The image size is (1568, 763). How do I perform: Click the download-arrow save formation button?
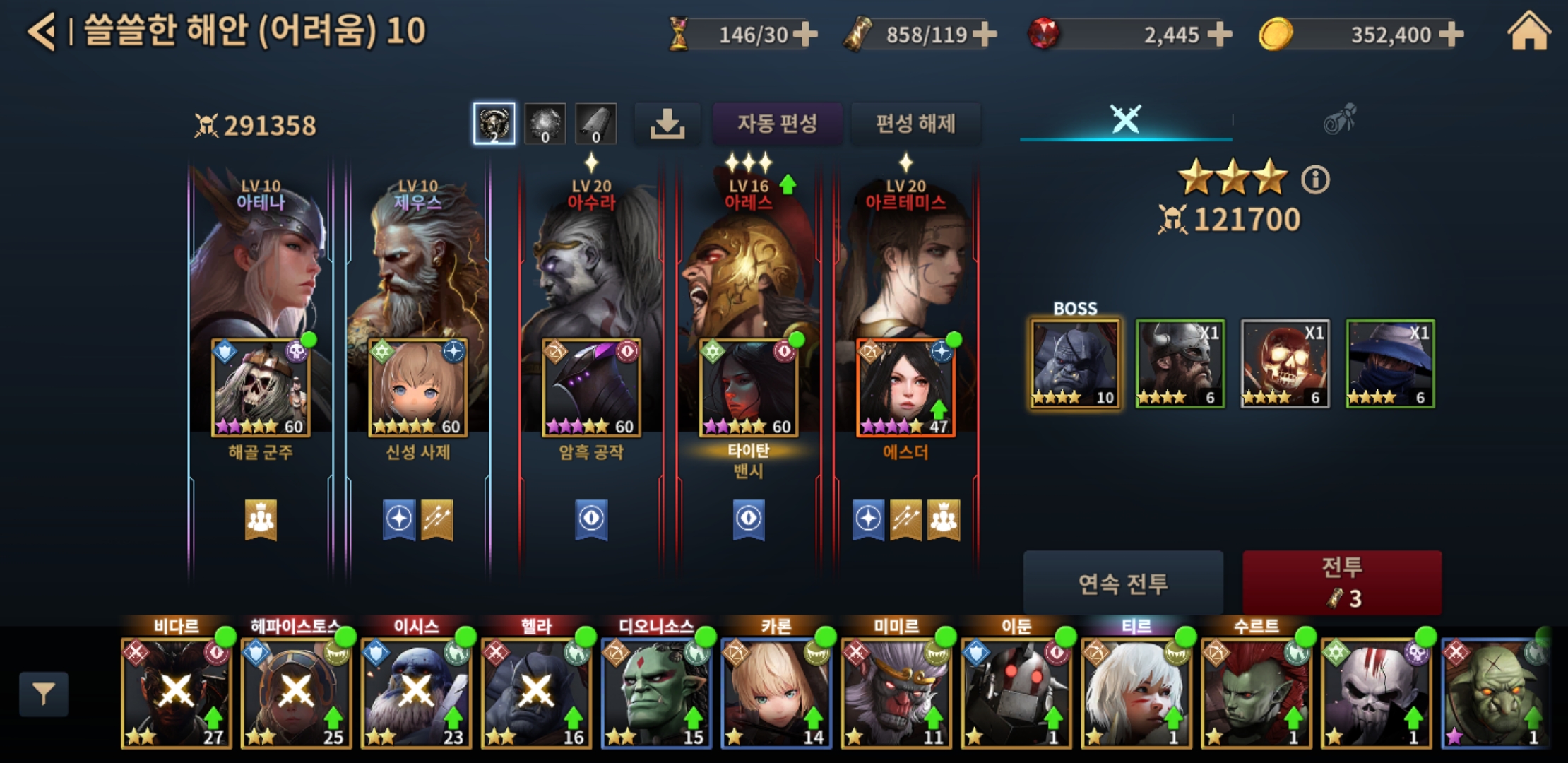[x=667, y=124]
